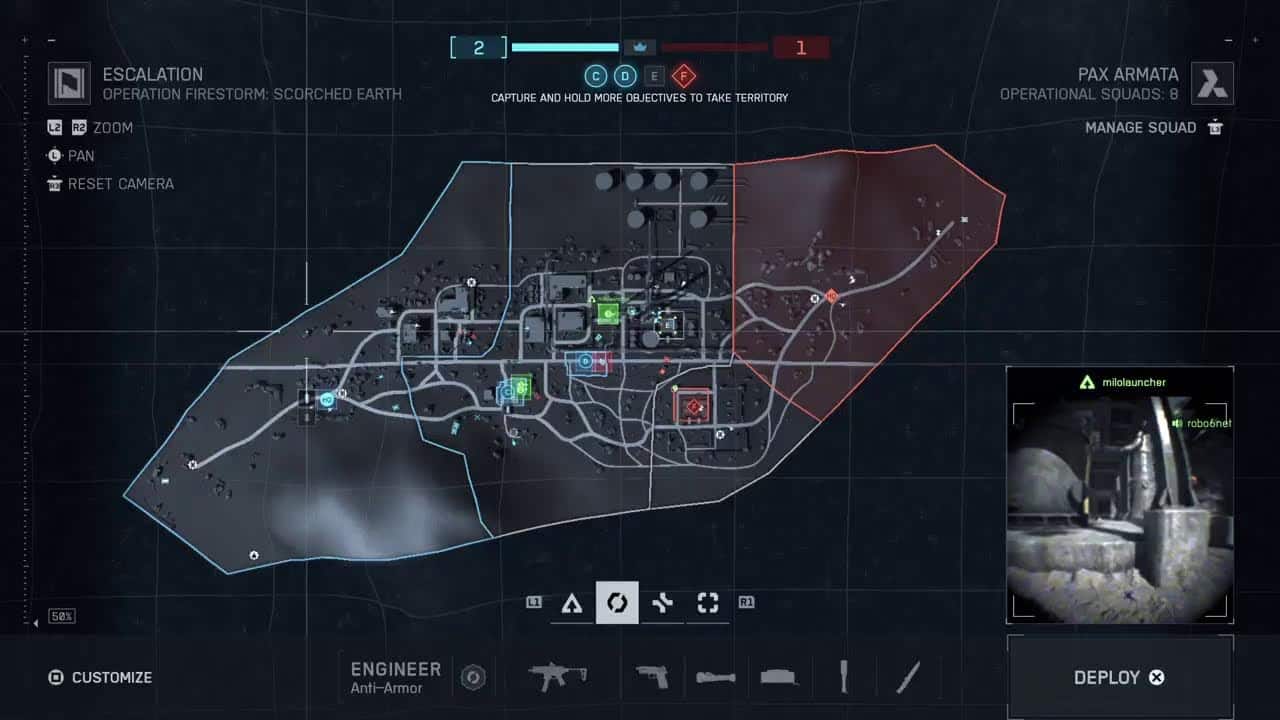This screenshot has height=720, width=1280.
Task: Select the white neutral objective E marker
Action: [x=667, y=322]
